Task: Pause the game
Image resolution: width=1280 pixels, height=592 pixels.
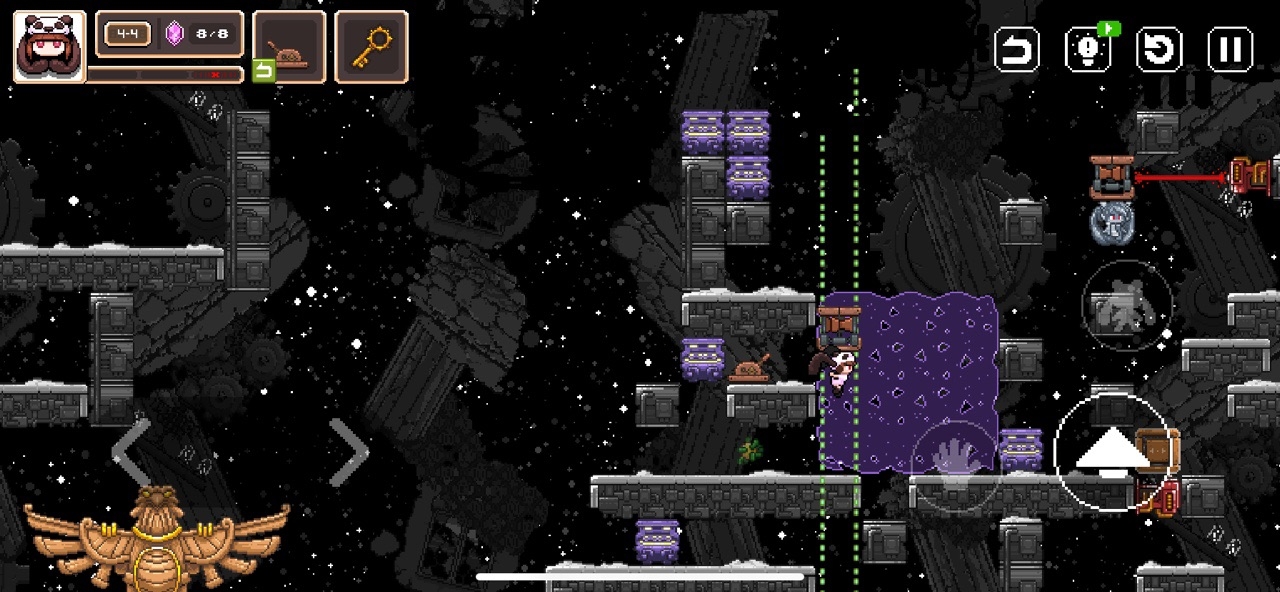Action: click(x=1230, y=49)
